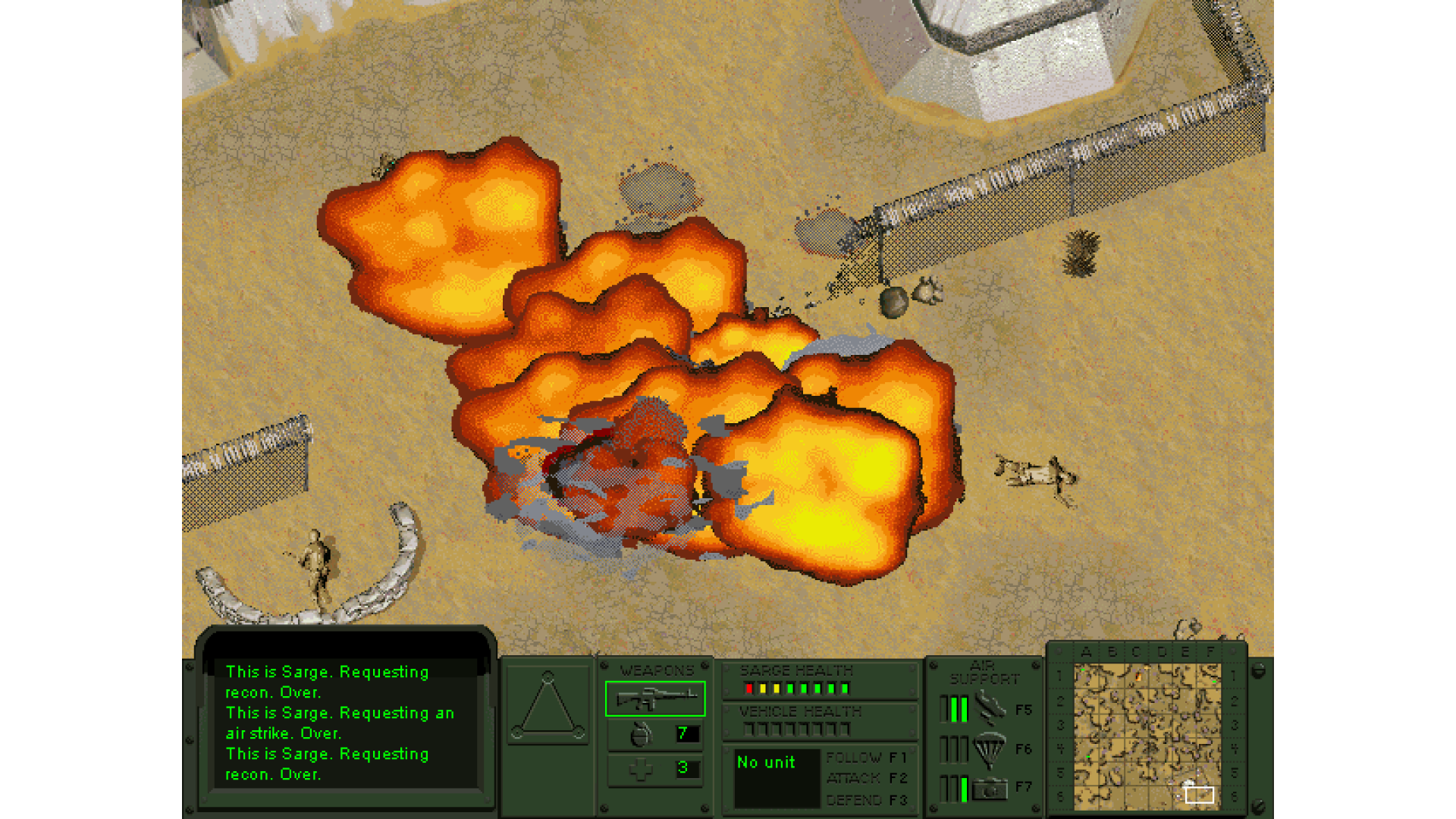
Task: Click the desert minimap
Action: [1147, 736]
